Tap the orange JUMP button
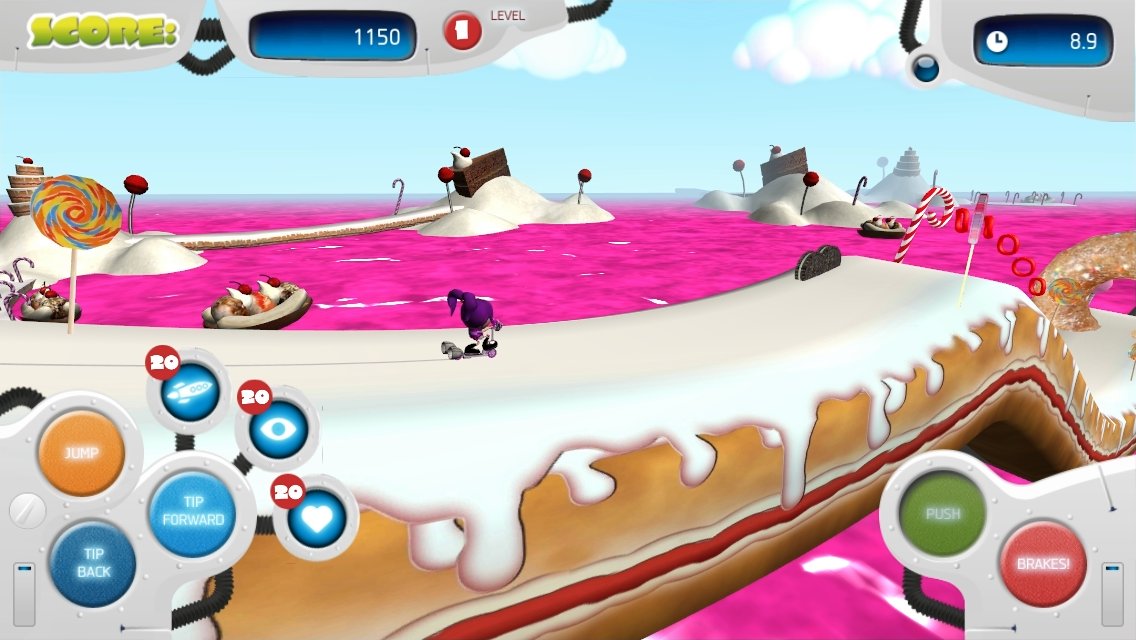Viewport: 1136px width, 640px height. click(x=82, y=454)
